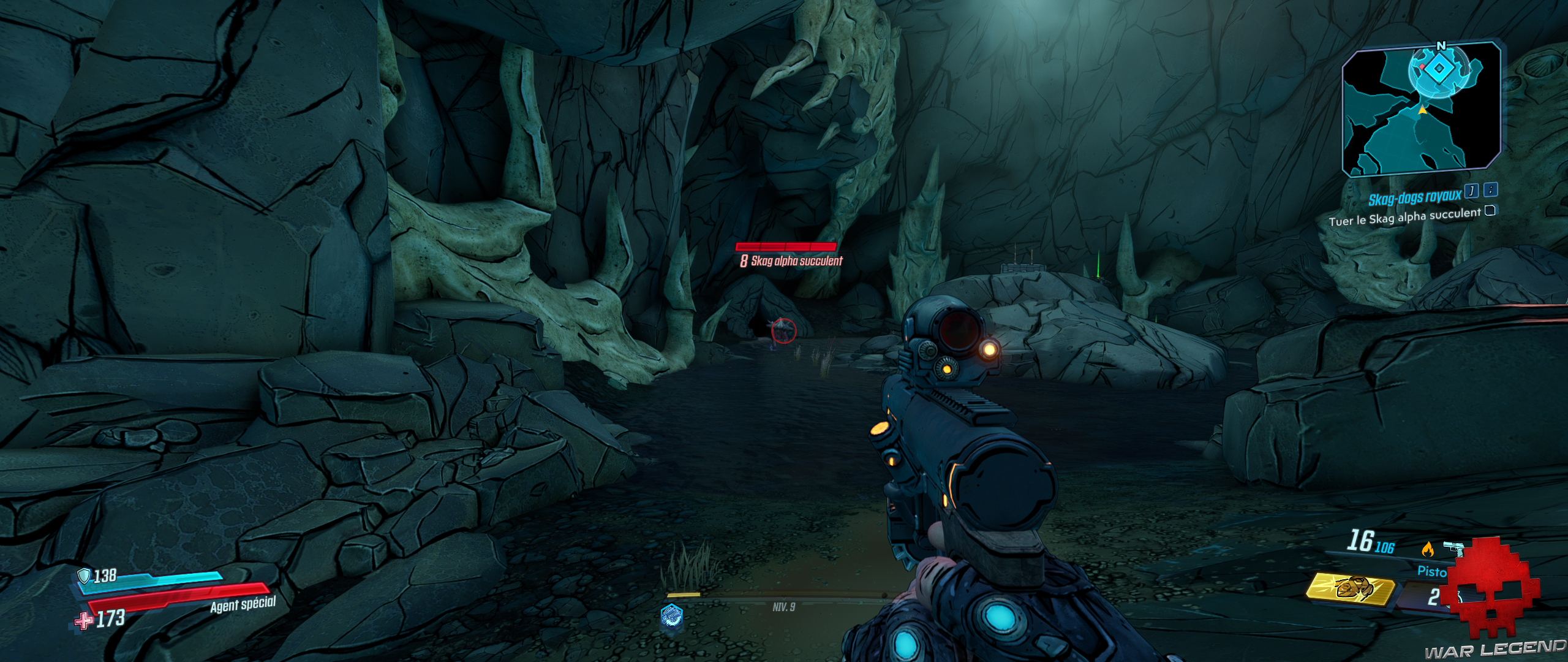Image resolution: width=1568 pixels, height=662 pixels.
Task: Toggle the first square indicator beside Skag-dogs royaux
Action: [1471, 191]
